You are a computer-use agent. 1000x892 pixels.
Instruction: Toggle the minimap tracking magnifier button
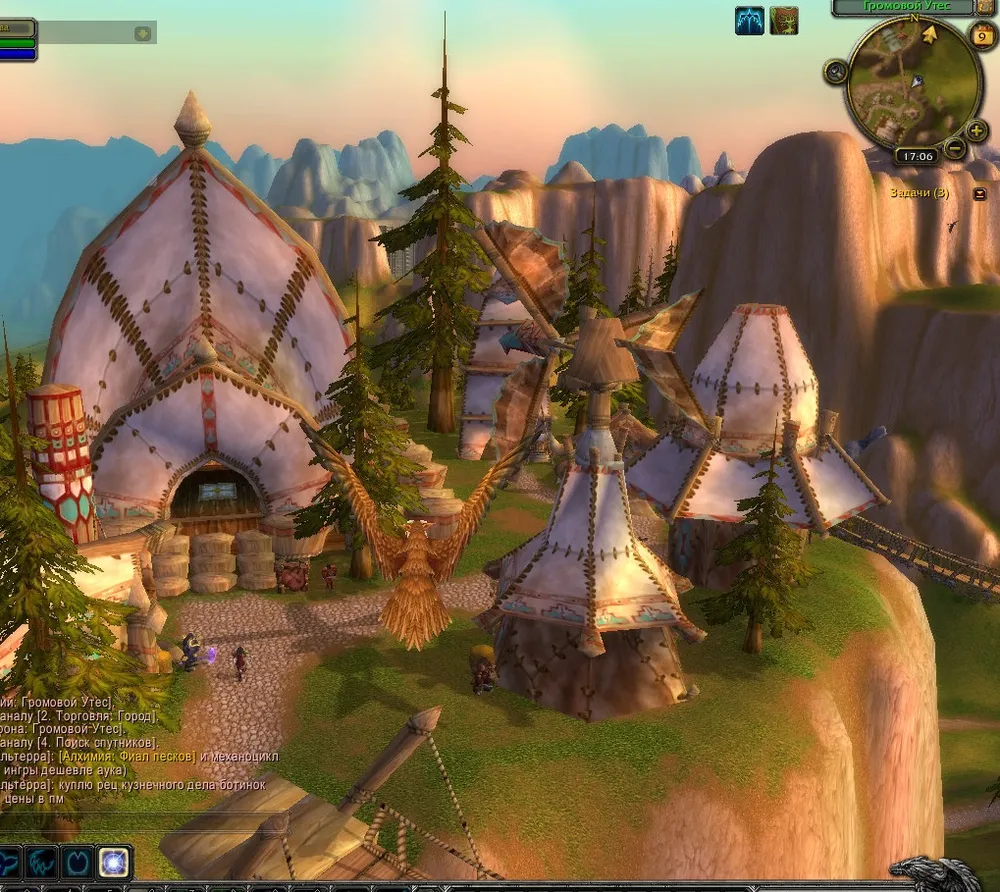(x=836, y=72)
